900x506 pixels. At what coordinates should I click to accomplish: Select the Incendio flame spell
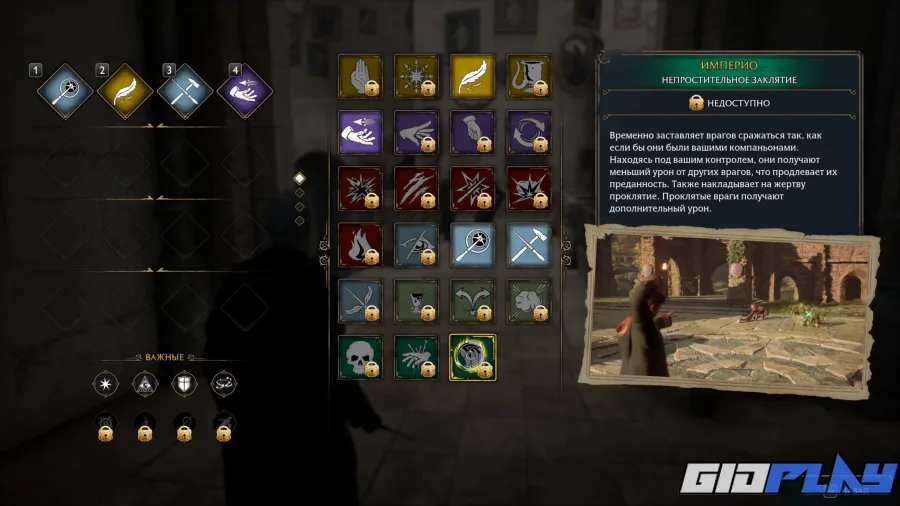(x=360, y=244)
